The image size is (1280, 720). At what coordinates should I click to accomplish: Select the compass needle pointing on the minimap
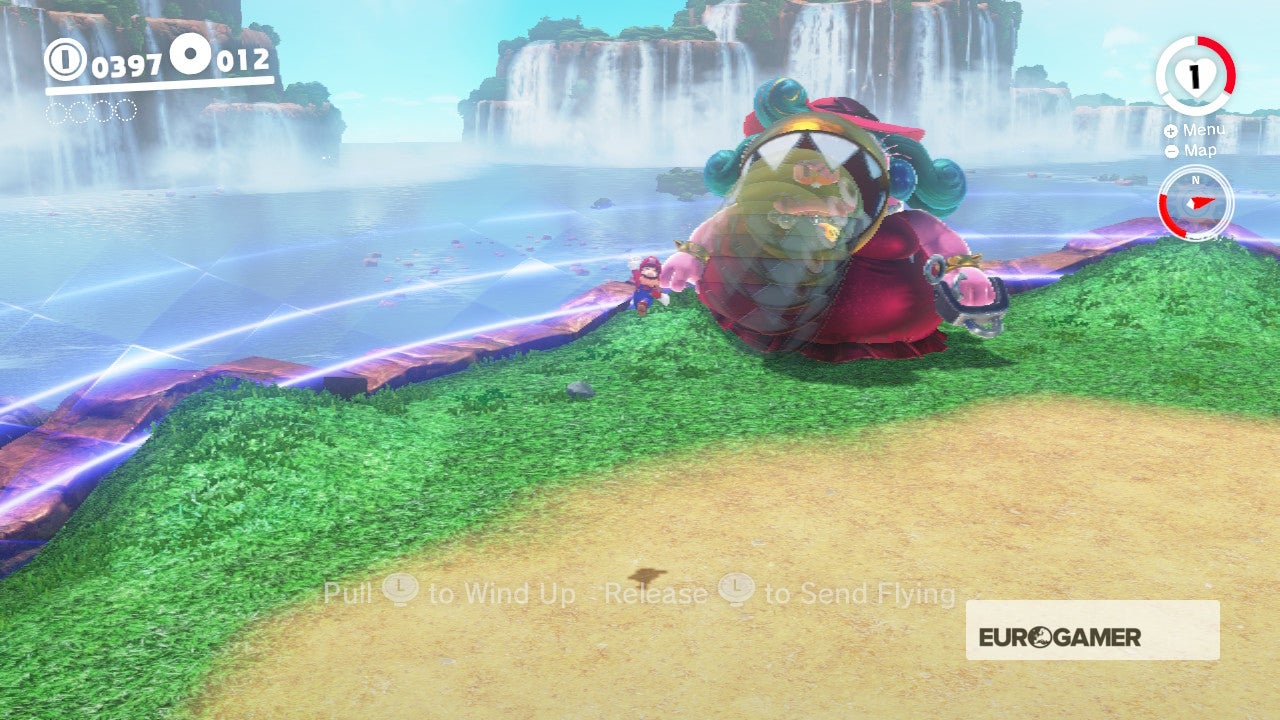point(1199,201)
